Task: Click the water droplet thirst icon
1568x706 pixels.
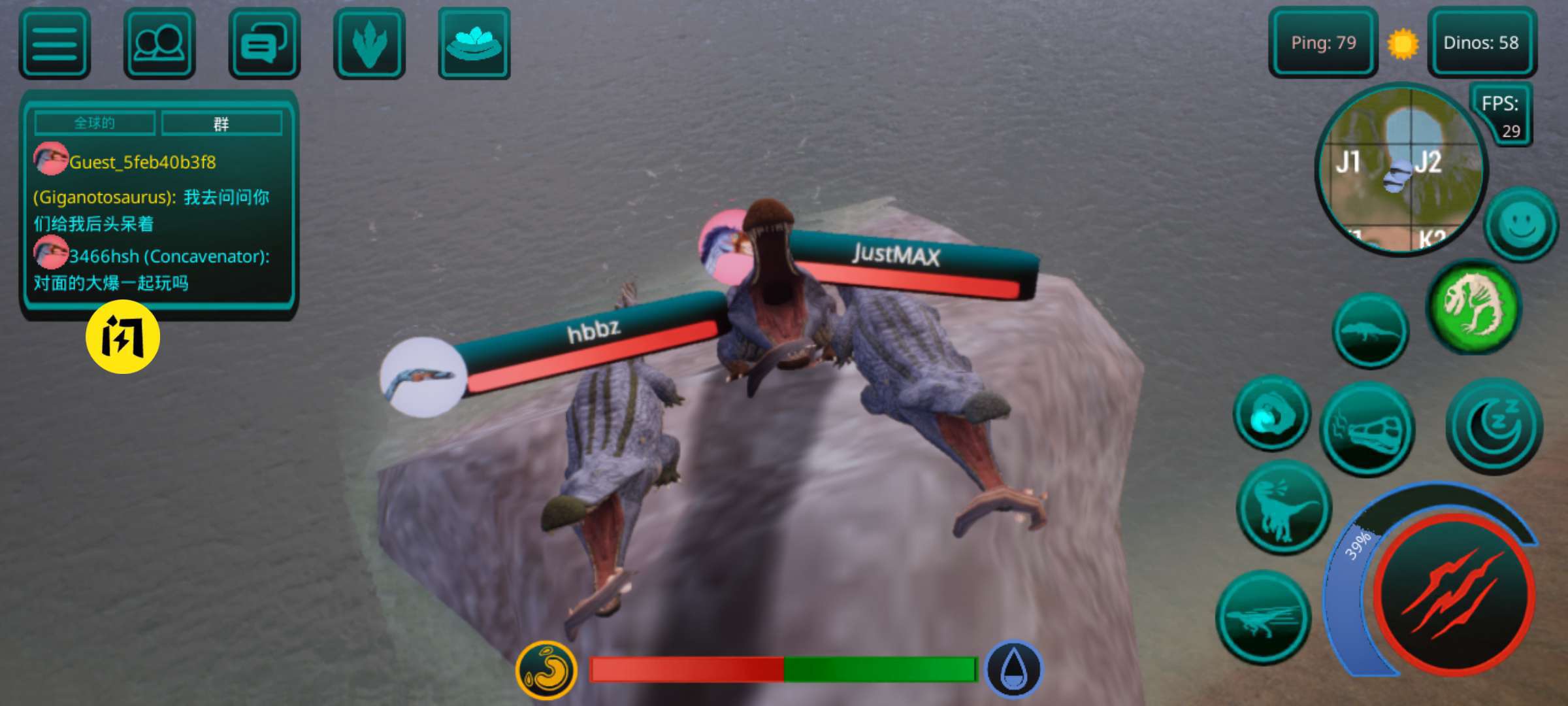Action: (1013, 670)
